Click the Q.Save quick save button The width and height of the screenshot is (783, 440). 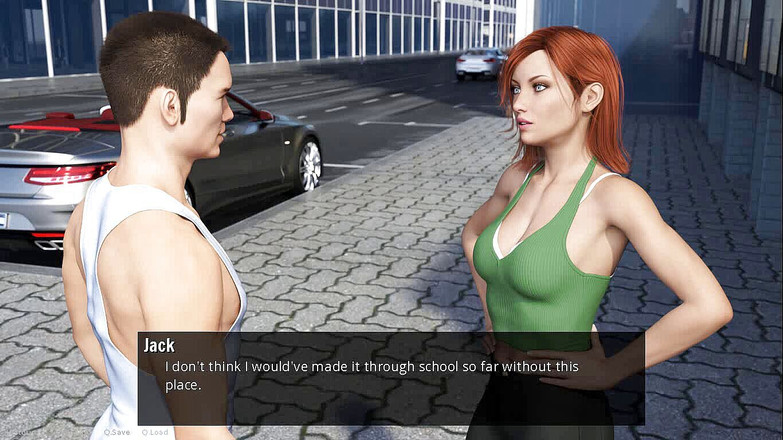click(117, 432)
